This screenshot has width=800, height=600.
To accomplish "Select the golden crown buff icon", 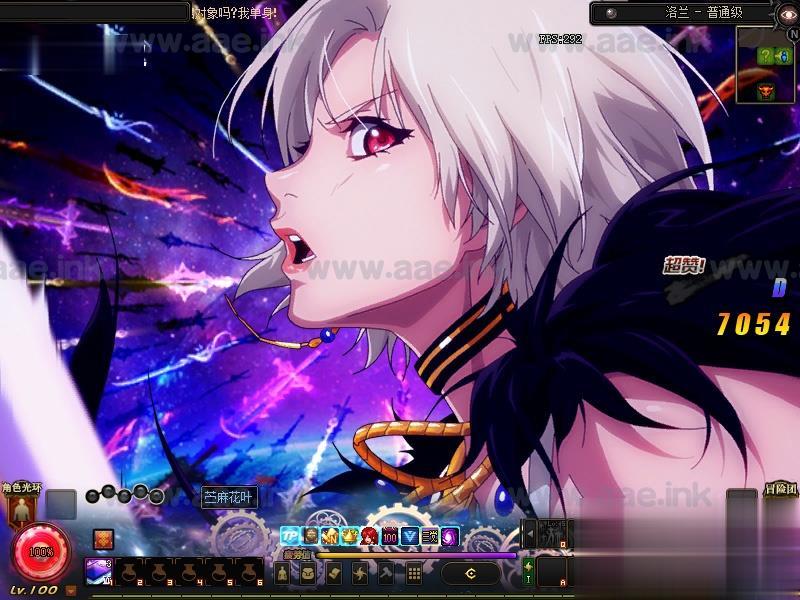I will tap(350, 536).
